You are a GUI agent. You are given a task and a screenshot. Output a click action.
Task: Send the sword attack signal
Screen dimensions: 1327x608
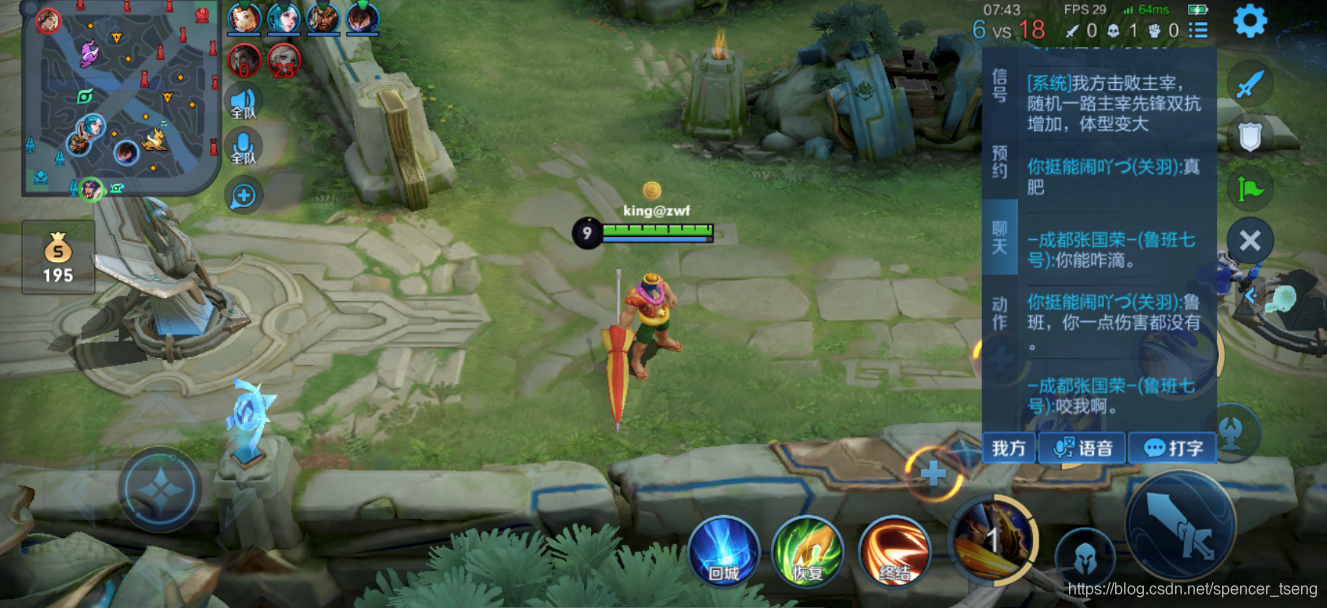tap(1250, 85)
